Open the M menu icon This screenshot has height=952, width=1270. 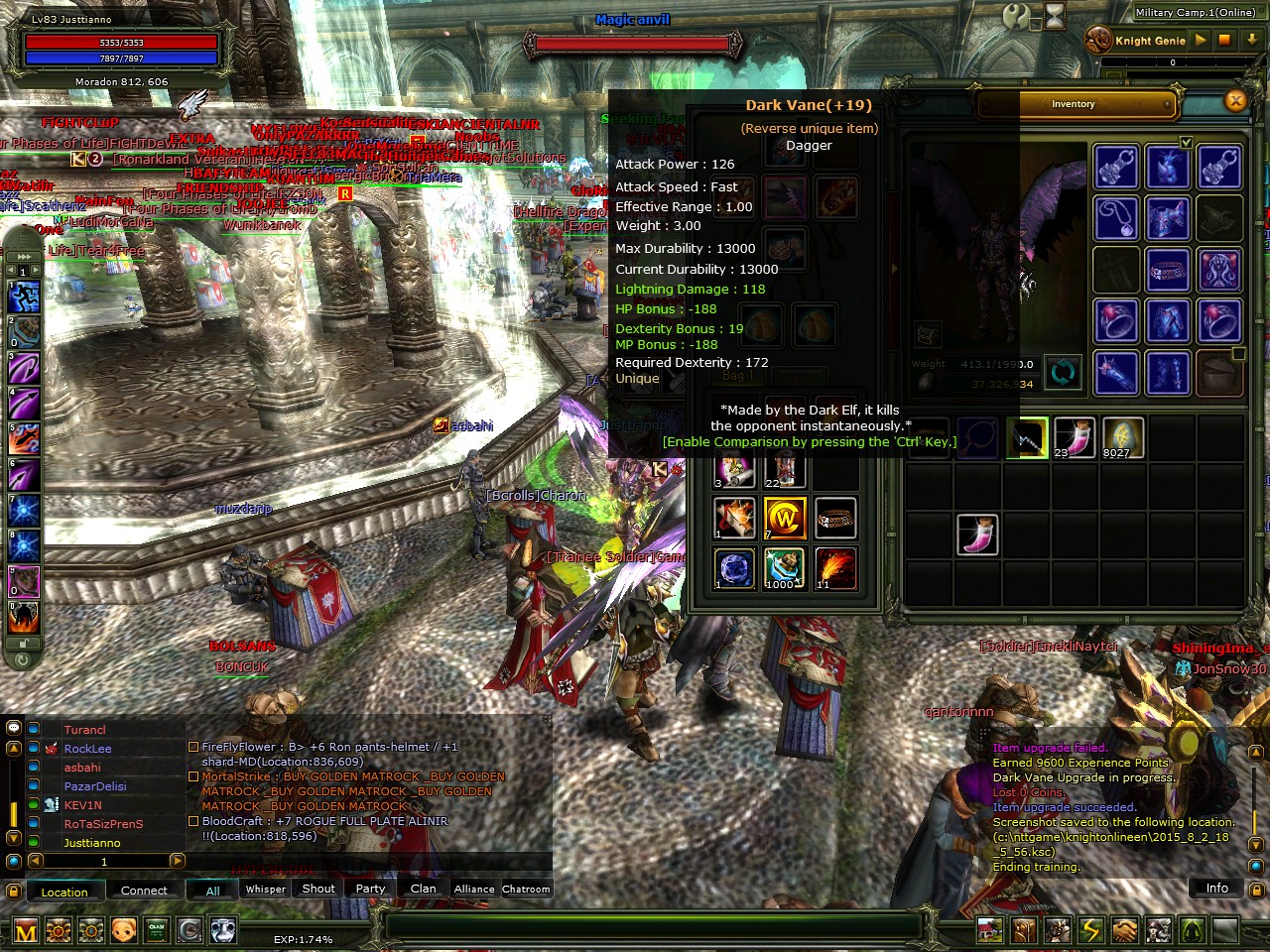26,931
